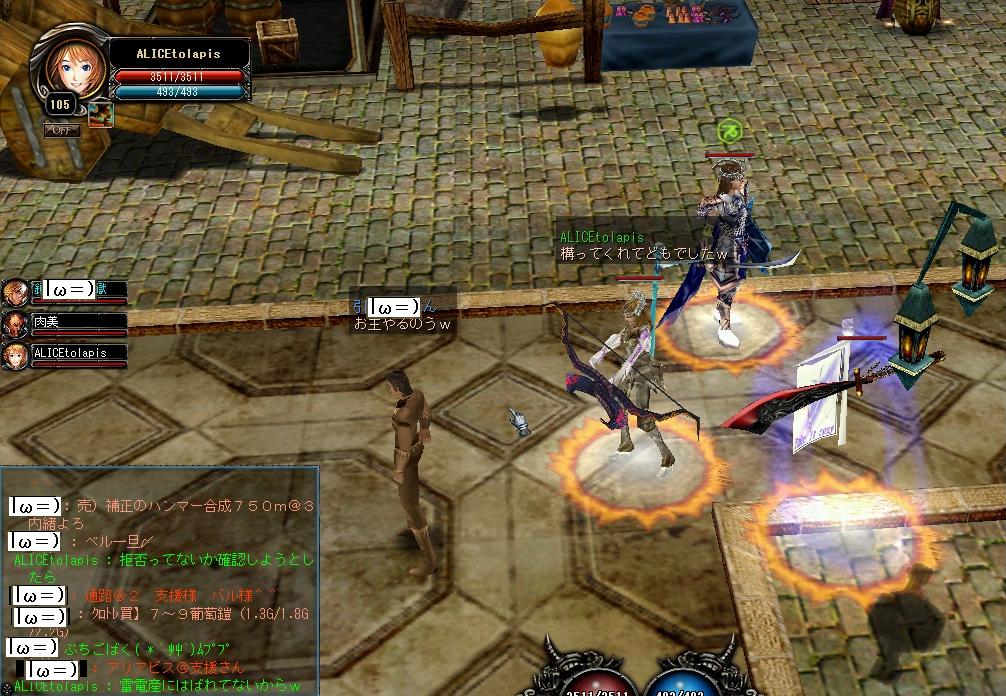Select party member 肉美

(x=78, y=322)
